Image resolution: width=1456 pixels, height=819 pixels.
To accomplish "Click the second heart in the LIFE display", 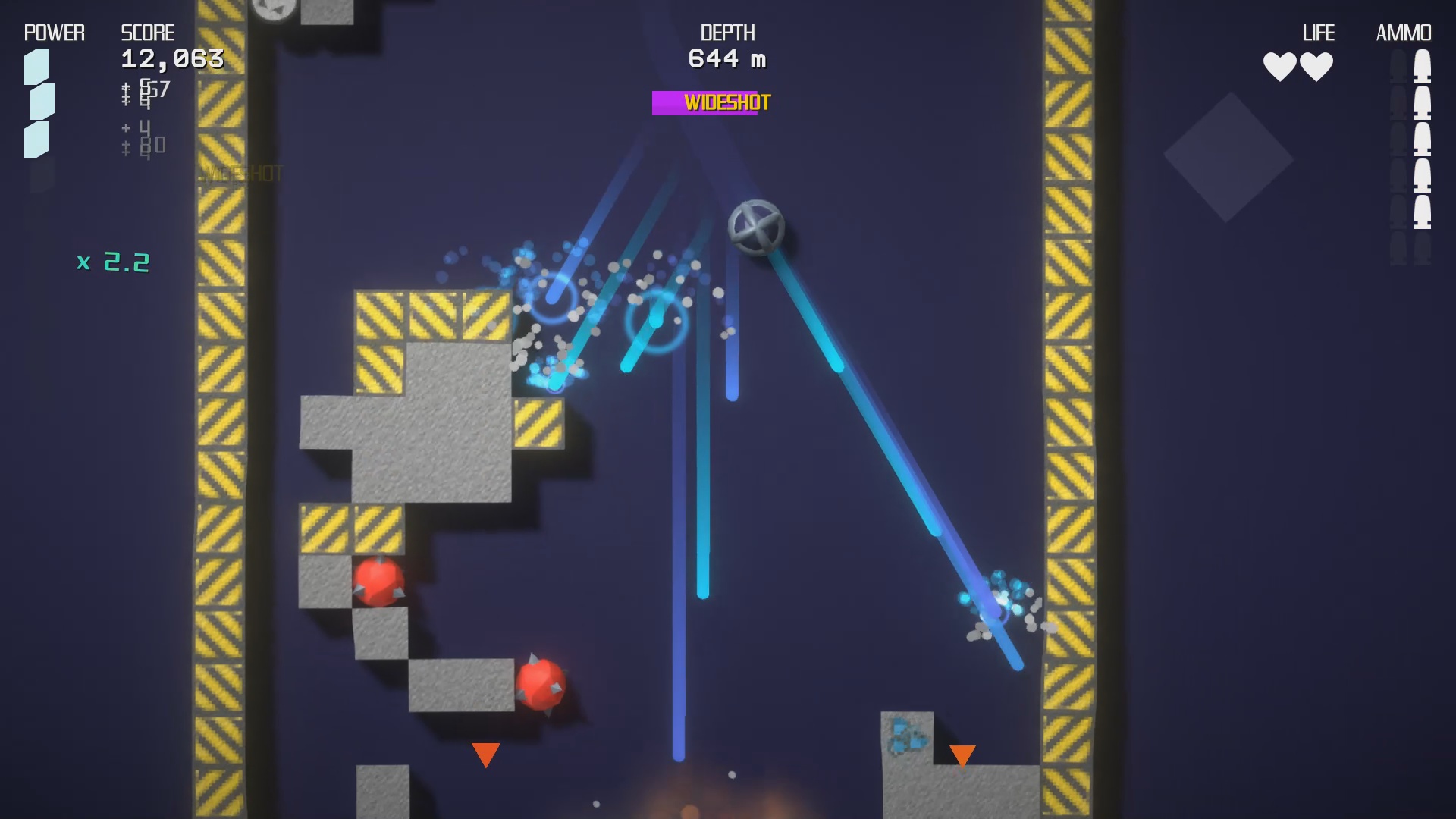I will click(x=1318, y=65).
